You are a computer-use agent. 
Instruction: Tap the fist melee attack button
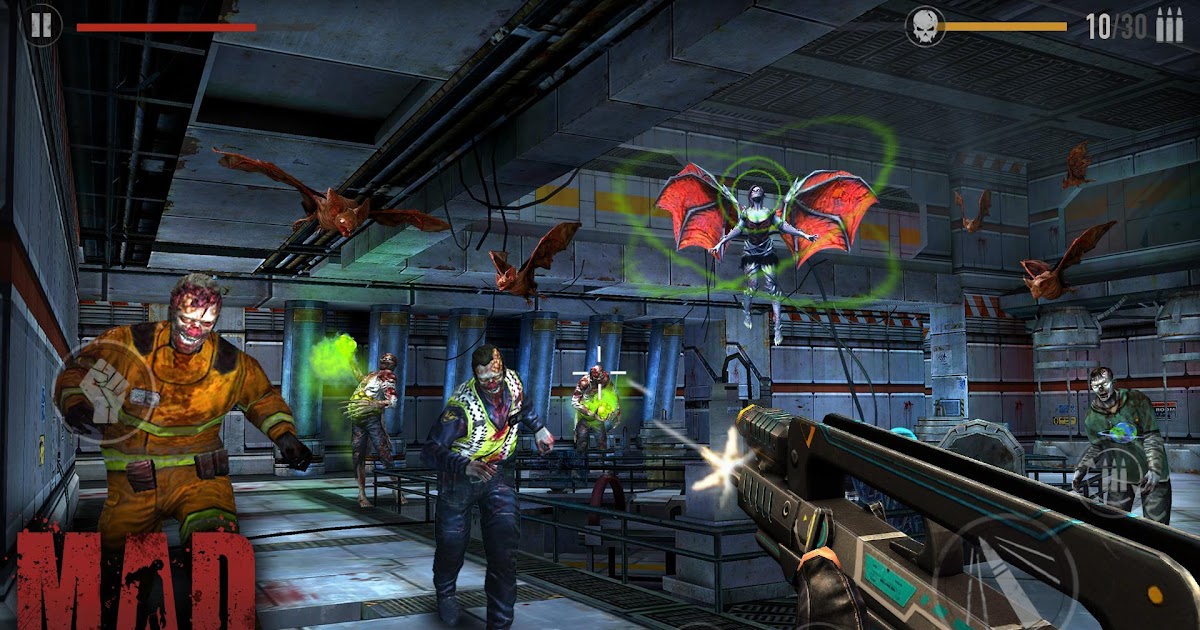click(103, 389)
